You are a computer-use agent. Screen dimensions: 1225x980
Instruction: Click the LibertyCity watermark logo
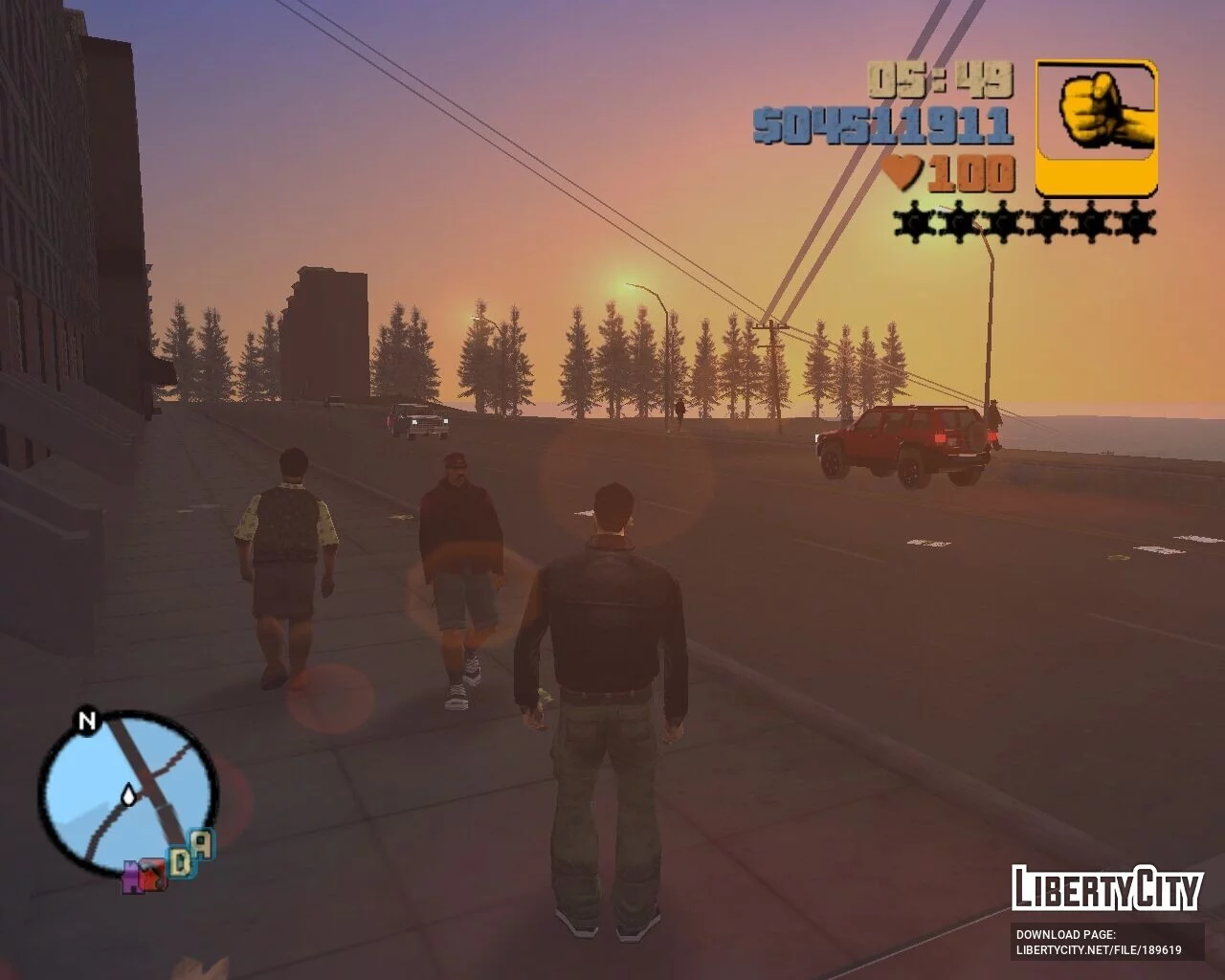pos(1106,888)
